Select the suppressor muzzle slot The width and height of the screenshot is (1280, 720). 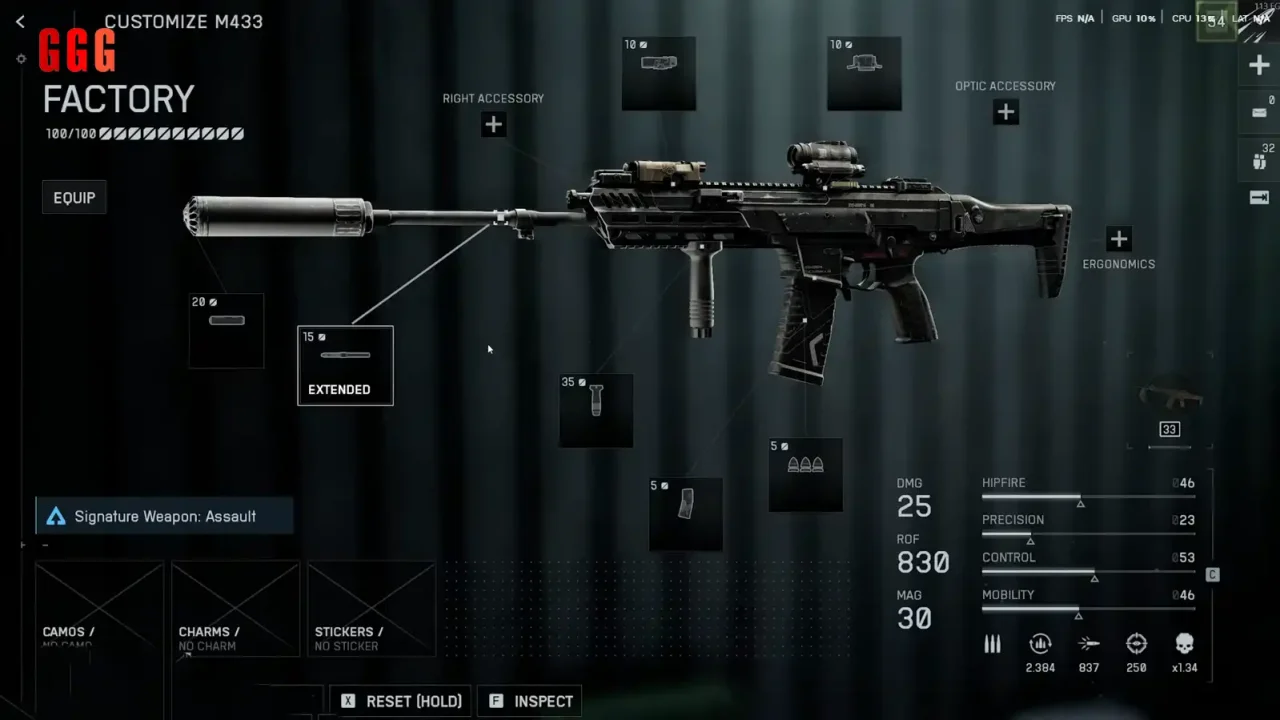[x=227, y=330]
